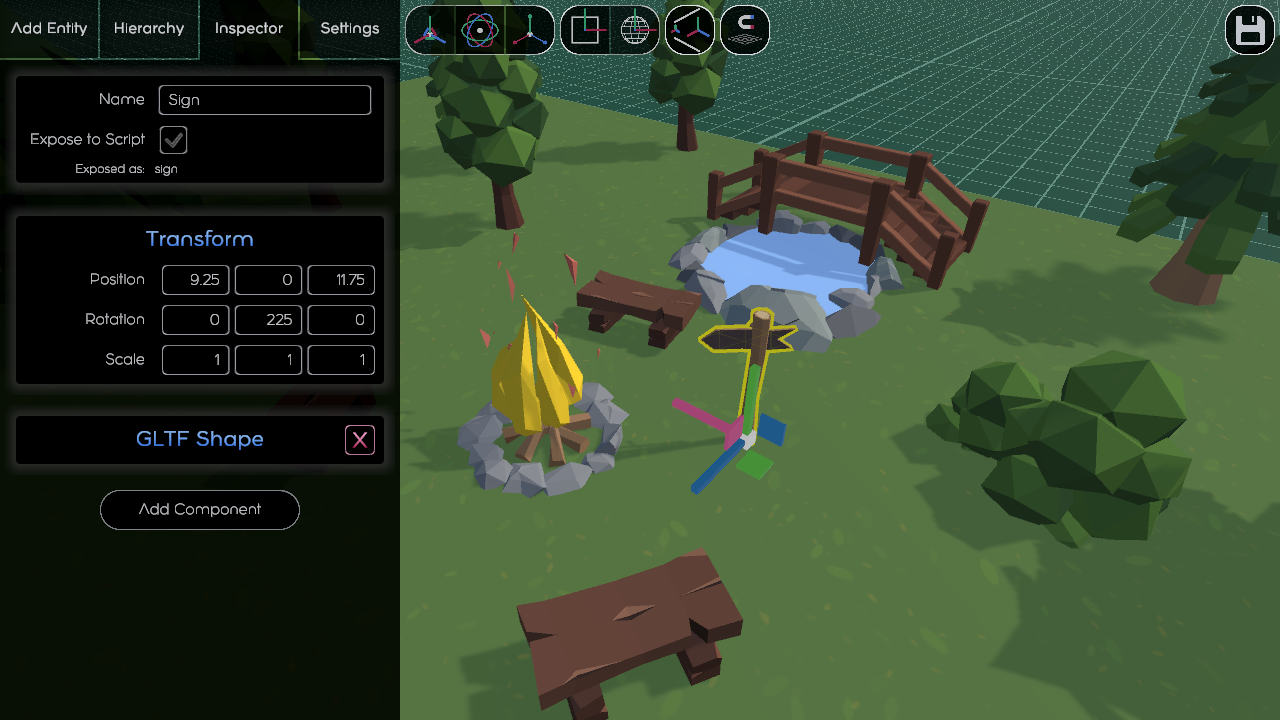Open the Settings menu
1280x720 pixels.
pos(349,29)
